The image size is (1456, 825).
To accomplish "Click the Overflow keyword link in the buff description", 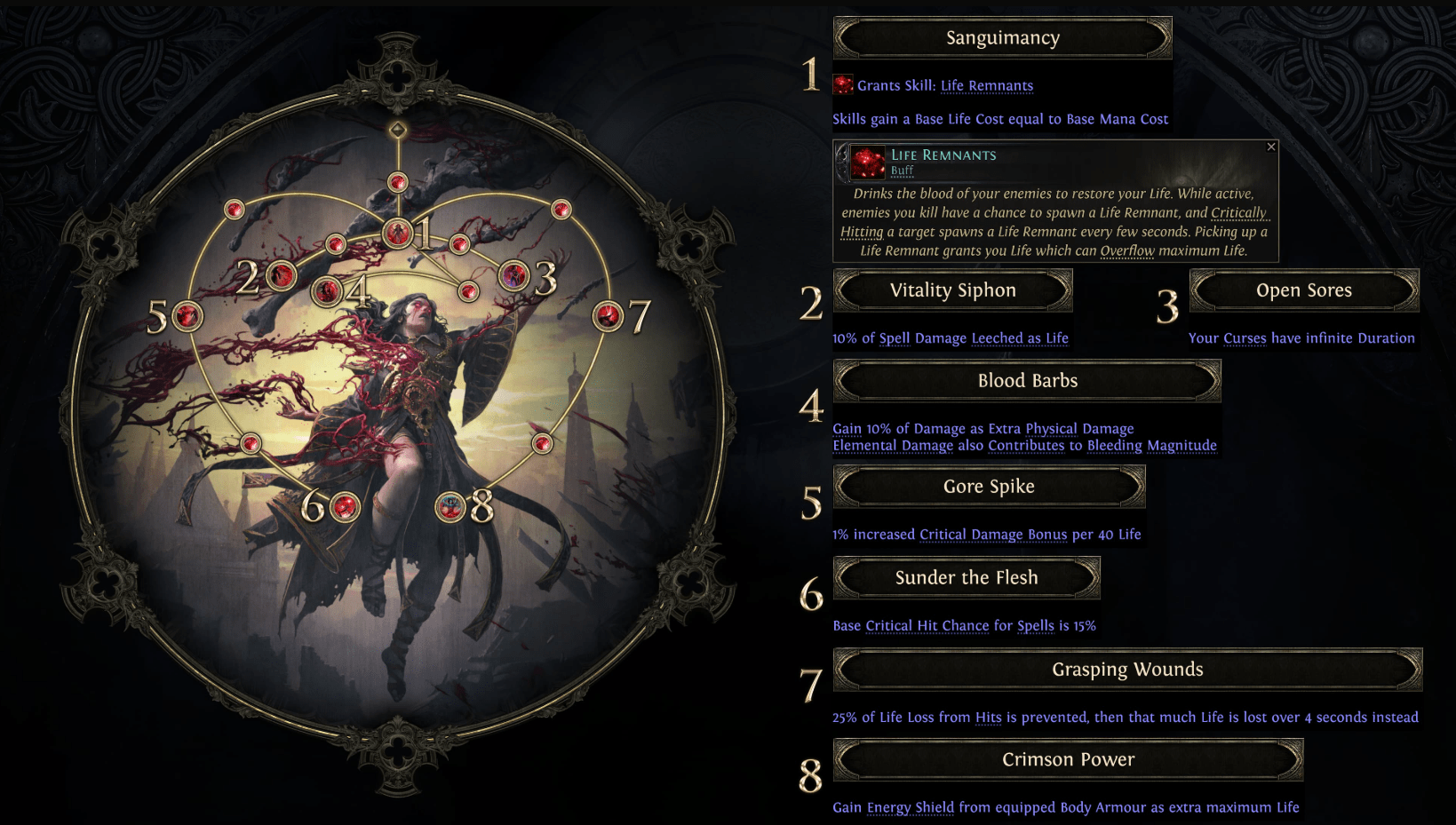I will tap(1126, 250).
